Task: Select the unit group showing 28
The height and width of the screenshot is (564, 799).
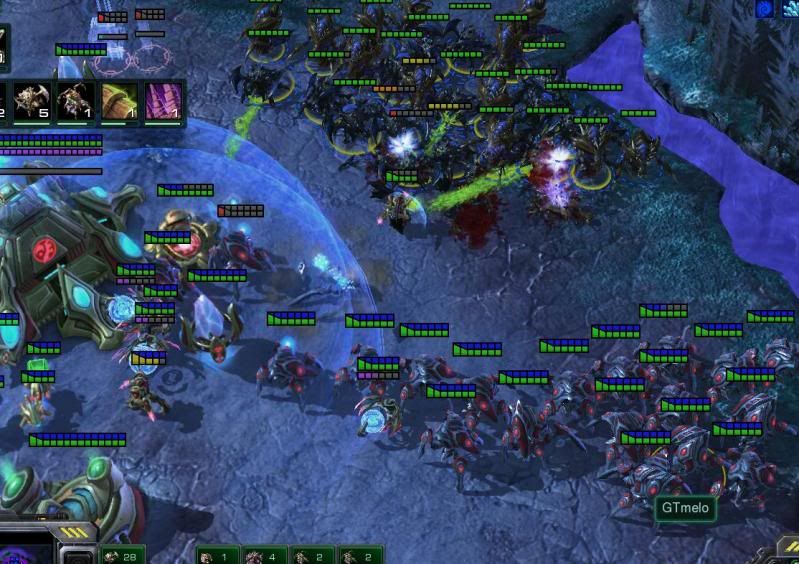Action: click(122, 555)
